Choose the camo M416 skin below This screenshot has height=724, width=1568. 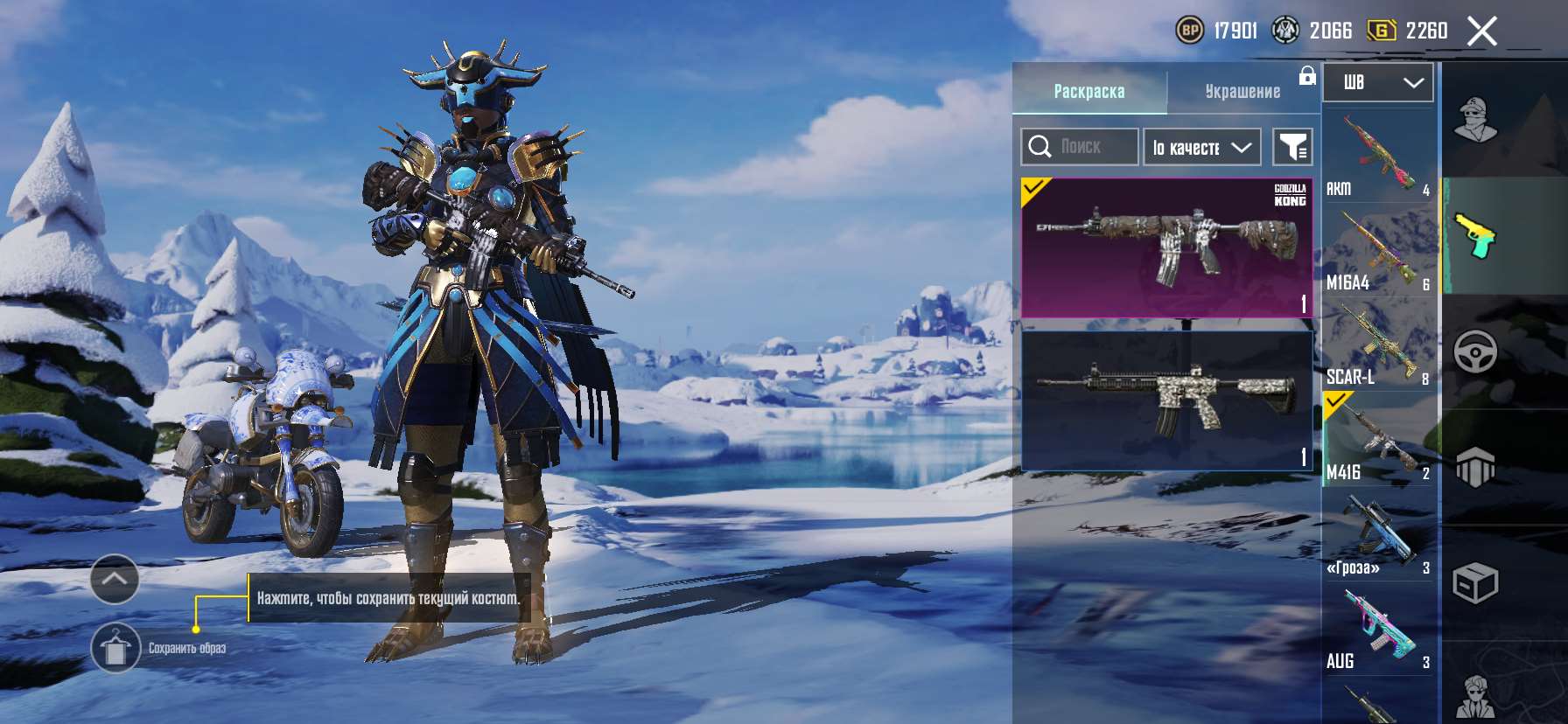[x=1167, y=400]
